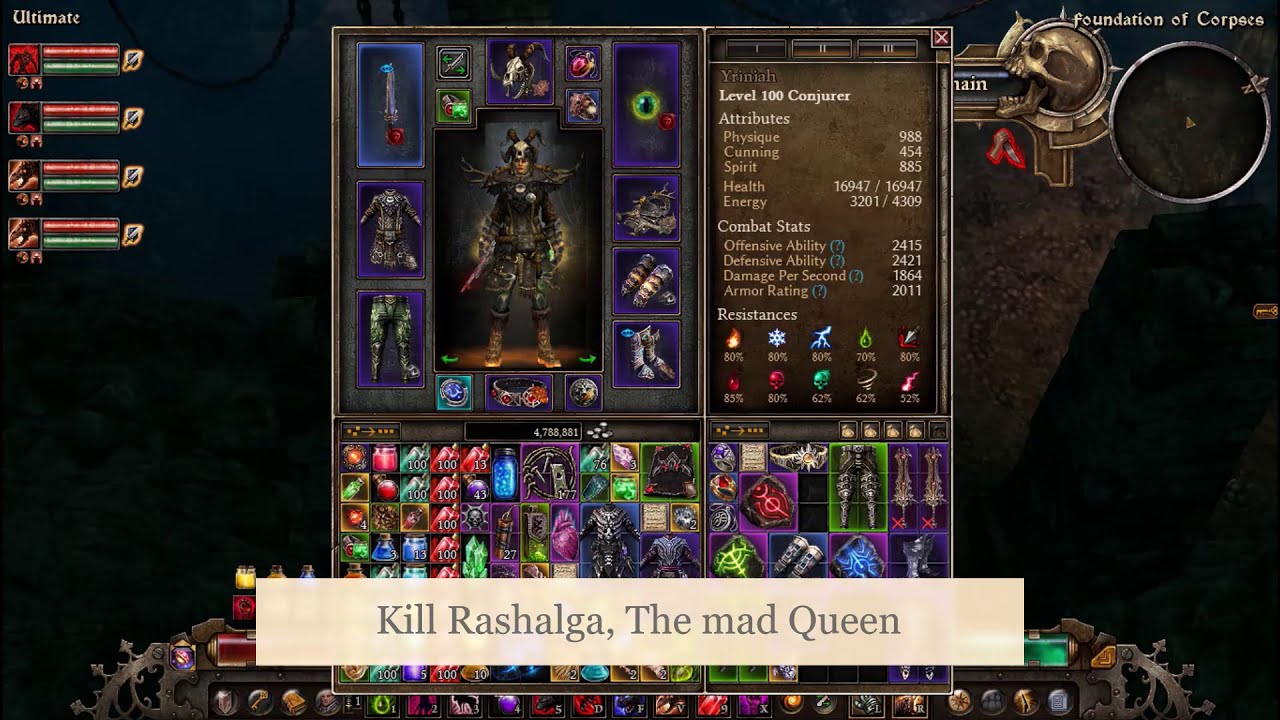Select the equipped gloves slot
1280x720 pixels.
(646, 281)
